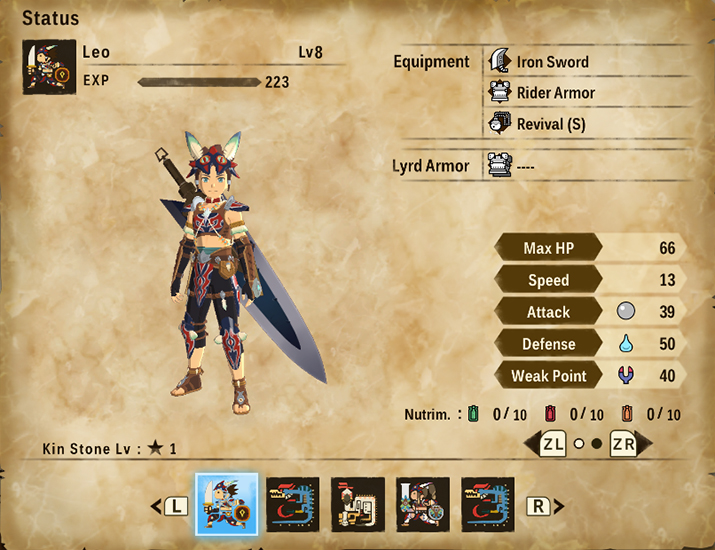Screen dimensions: 715x550
Task: Select the empty Lyrd Armor slot
Action: [525, 166]
